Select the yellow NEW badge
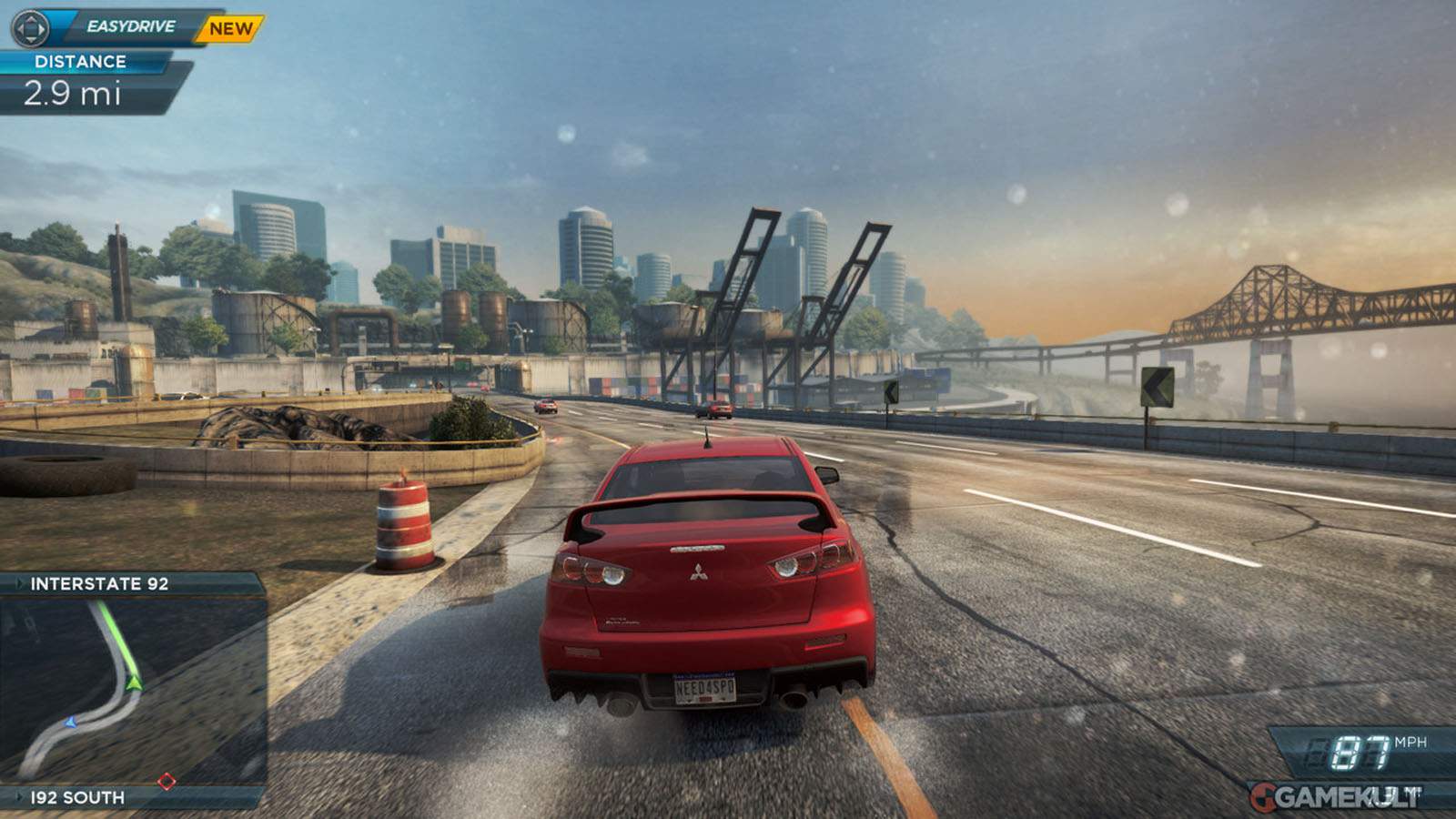This screenshot has width=1456, height=819. (x=230, y=28)
